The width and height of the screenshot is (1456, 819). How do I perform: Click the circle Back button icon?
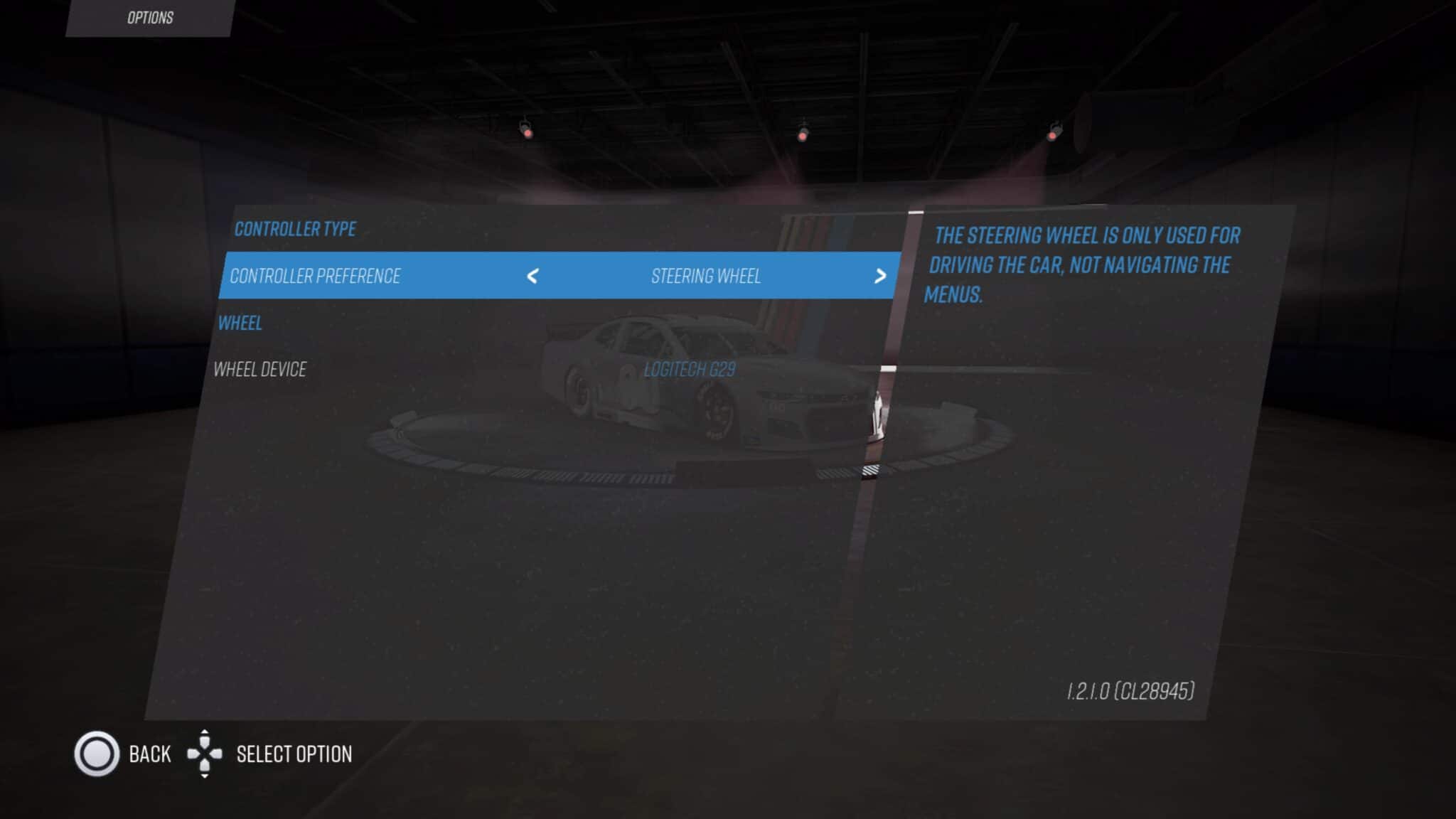pyautogui.click(x=98, y=754)
